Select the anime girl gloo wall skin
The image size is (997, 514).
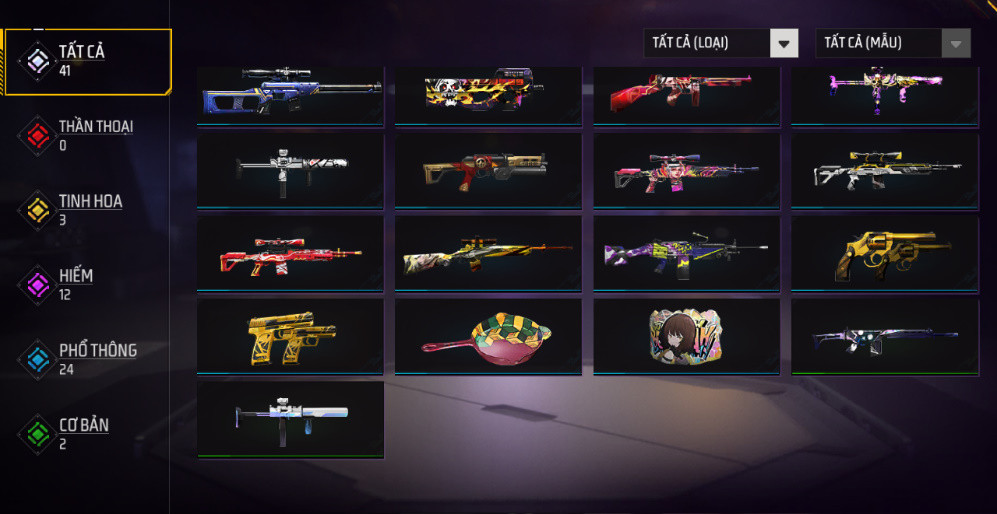point(686,335)
